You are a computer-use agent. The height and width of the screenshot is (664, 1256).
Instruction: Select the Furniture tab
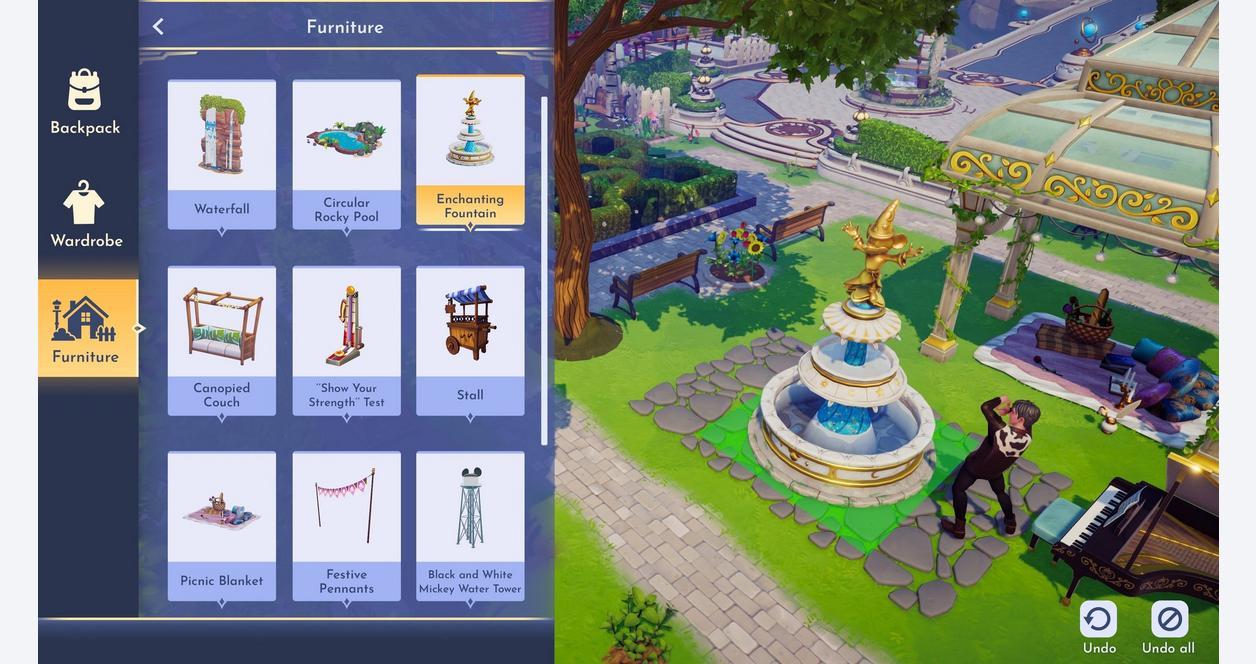86,328
